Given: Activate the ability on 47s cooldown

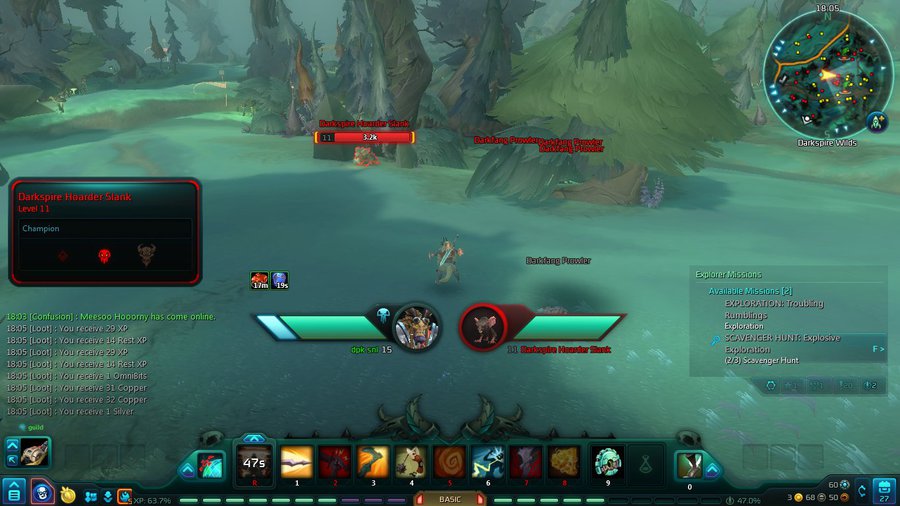Looking at the screenshot, I should pyautogui.click(x=253, y=464).
